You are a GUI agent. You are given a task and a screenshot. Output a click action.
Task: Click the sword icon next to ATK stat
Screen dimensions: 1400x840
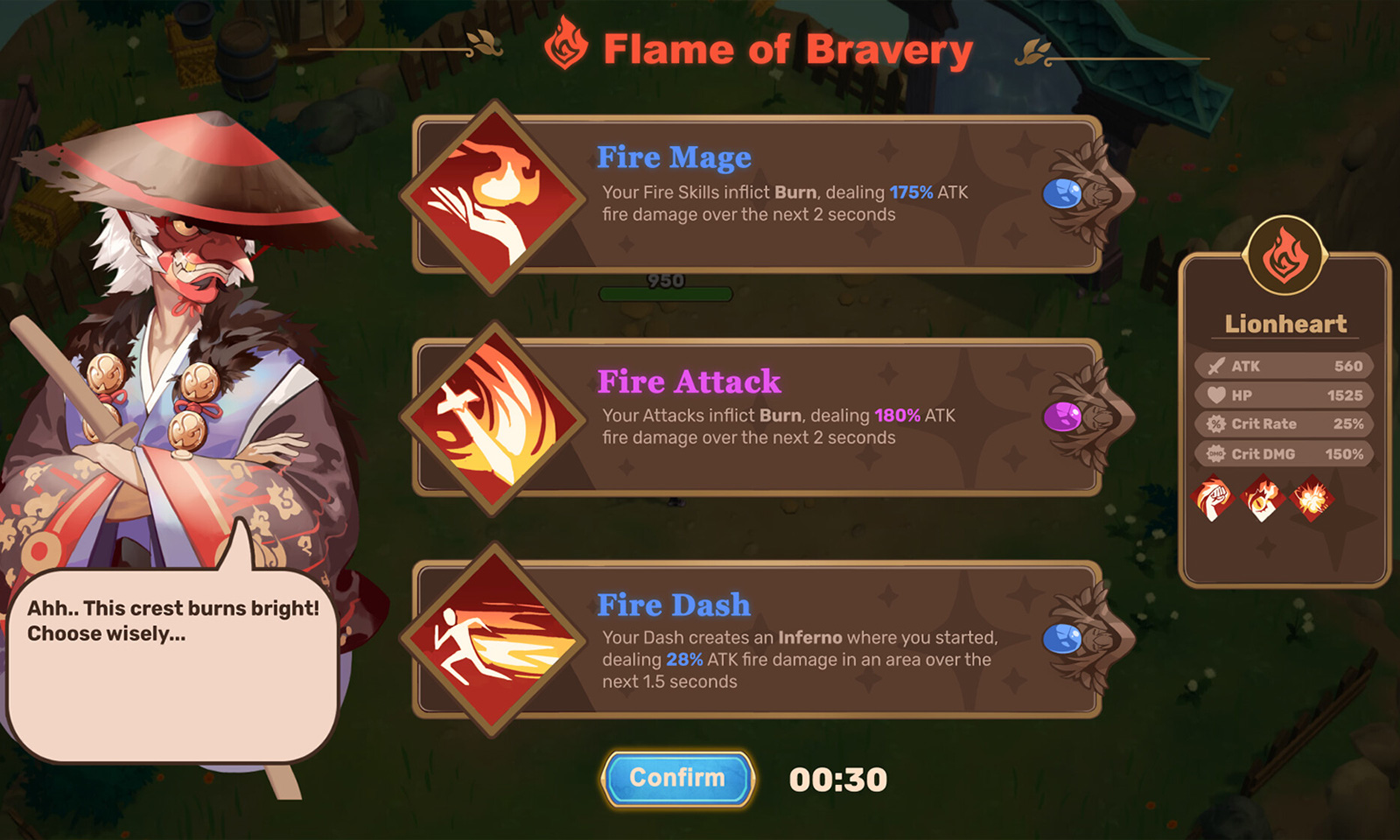pyautogui.click(x=1216, y=366)
